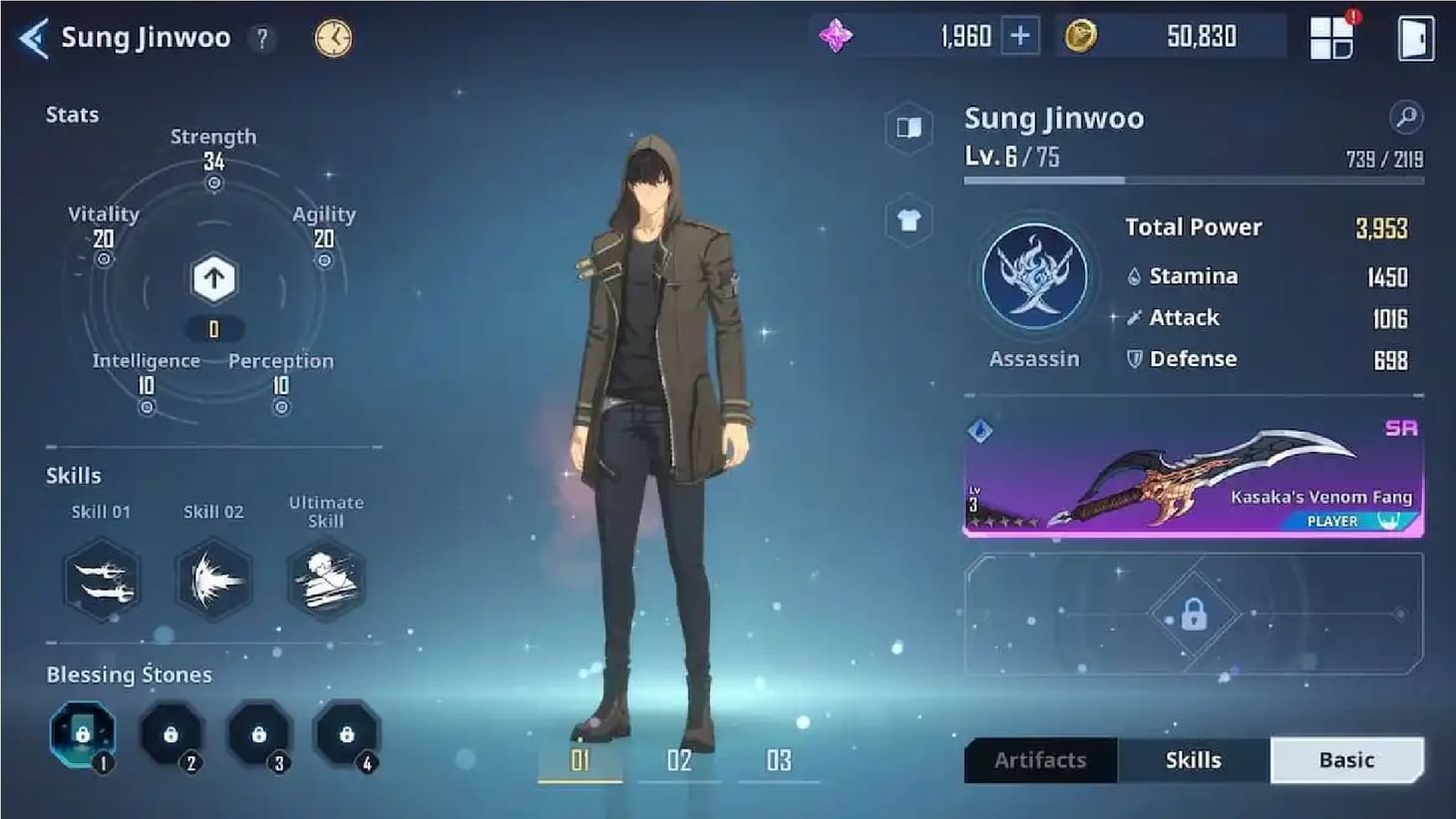Click the magnifier icon near Sung Jinwoo's name
Viewport: 1456px width, 819px height.
[x=1407, y=115]
